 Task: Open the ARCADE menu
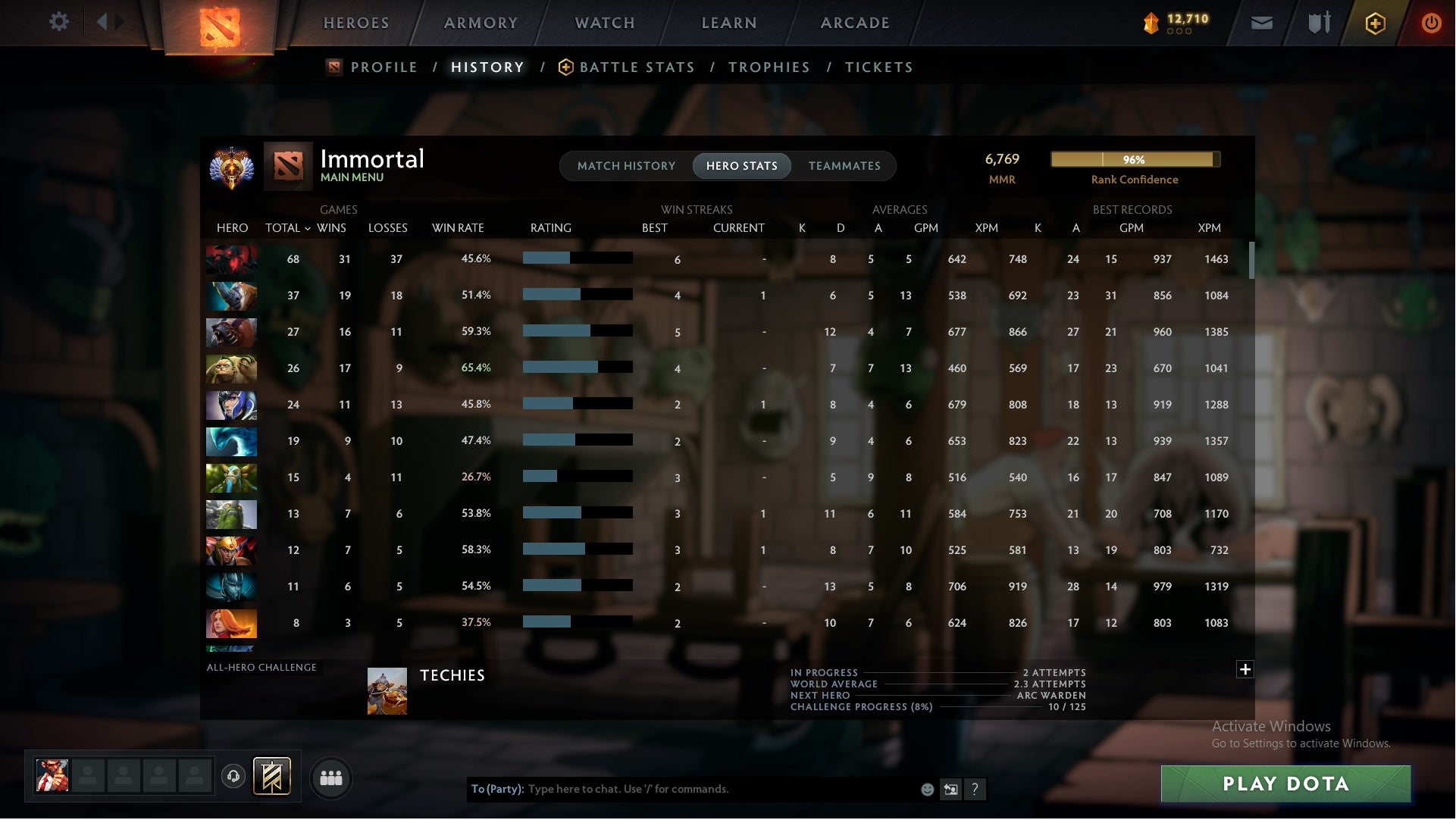click(855, 23)
